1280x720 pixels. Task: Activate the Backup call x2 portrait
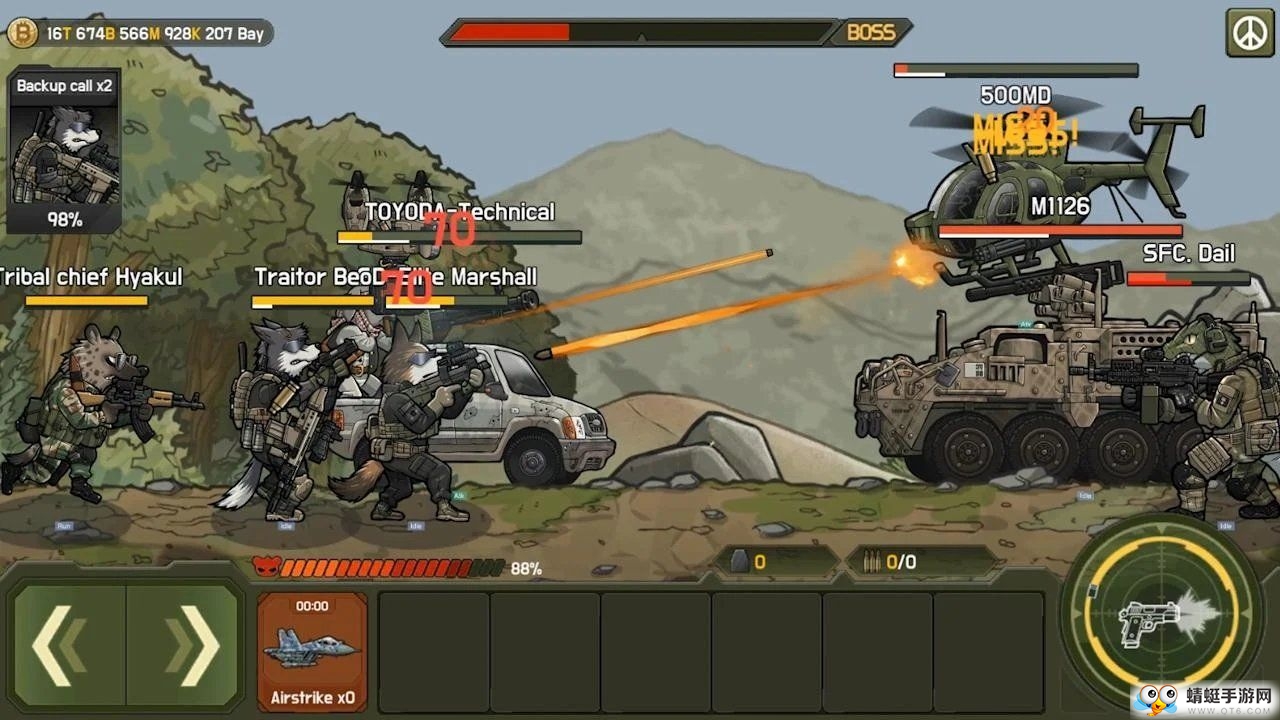click(65, 152)
